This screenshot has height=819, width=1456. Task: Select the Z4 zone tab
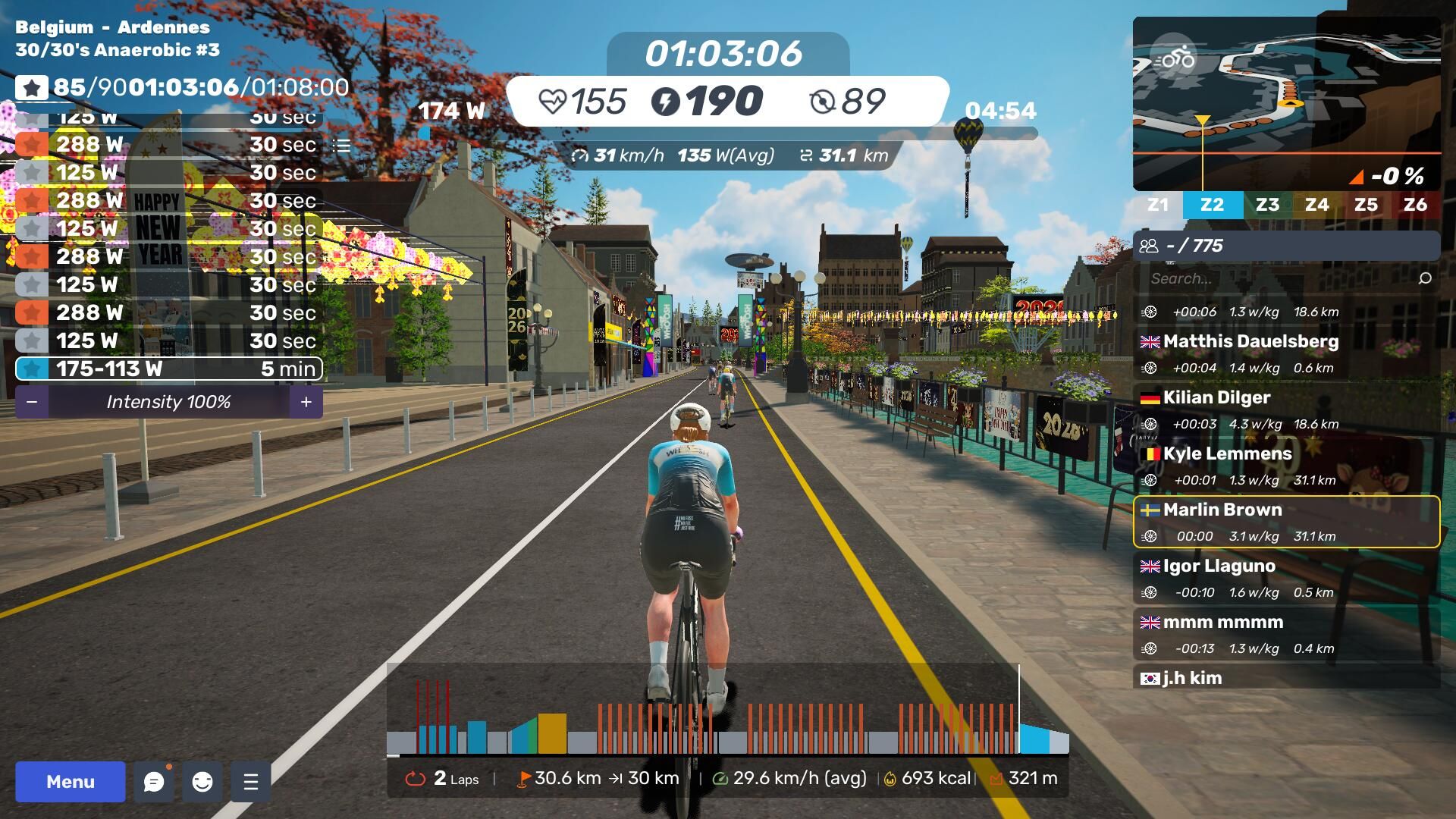(x=1316, y=205)
